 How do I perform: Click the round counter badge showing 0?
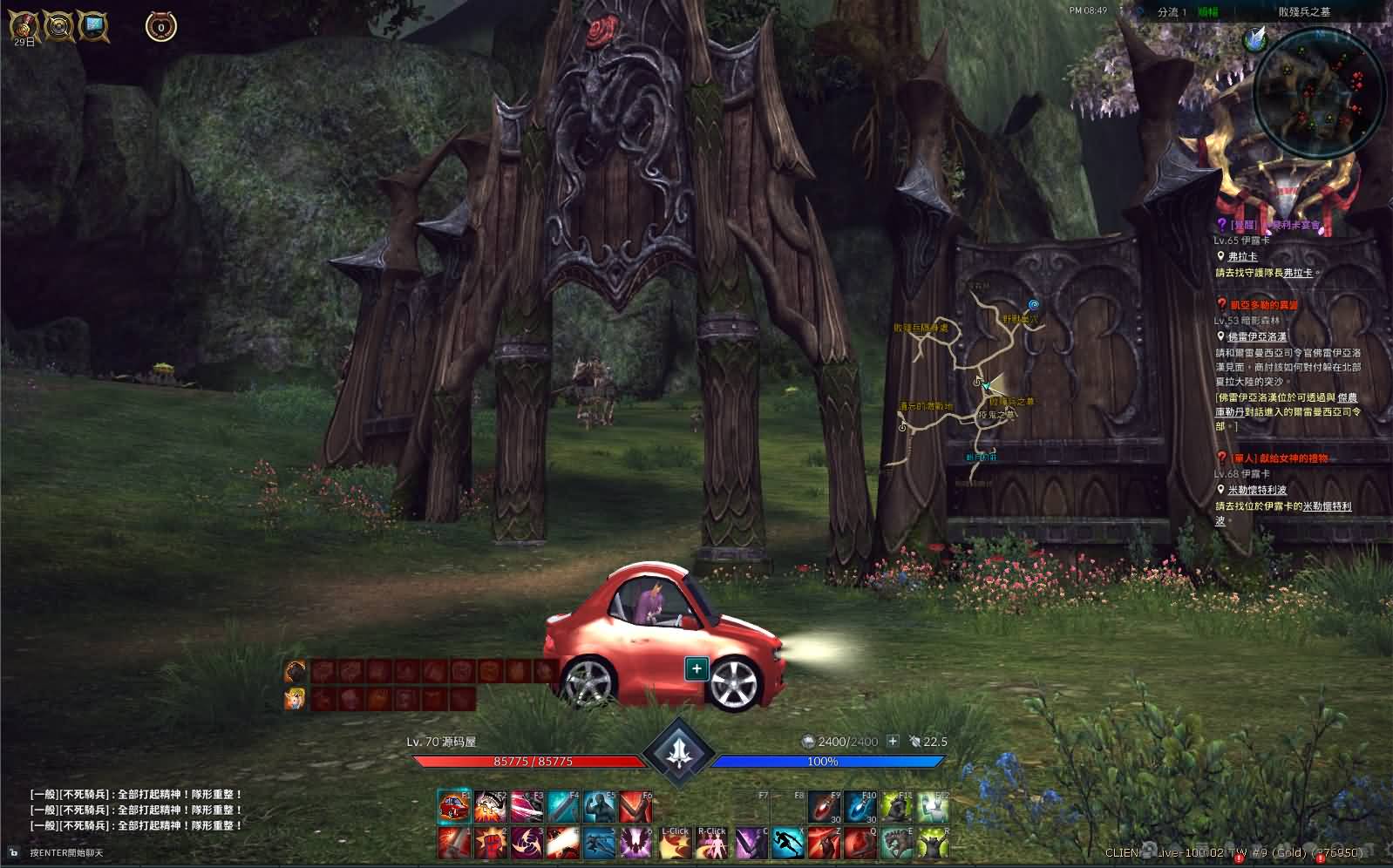click(160, 27)
